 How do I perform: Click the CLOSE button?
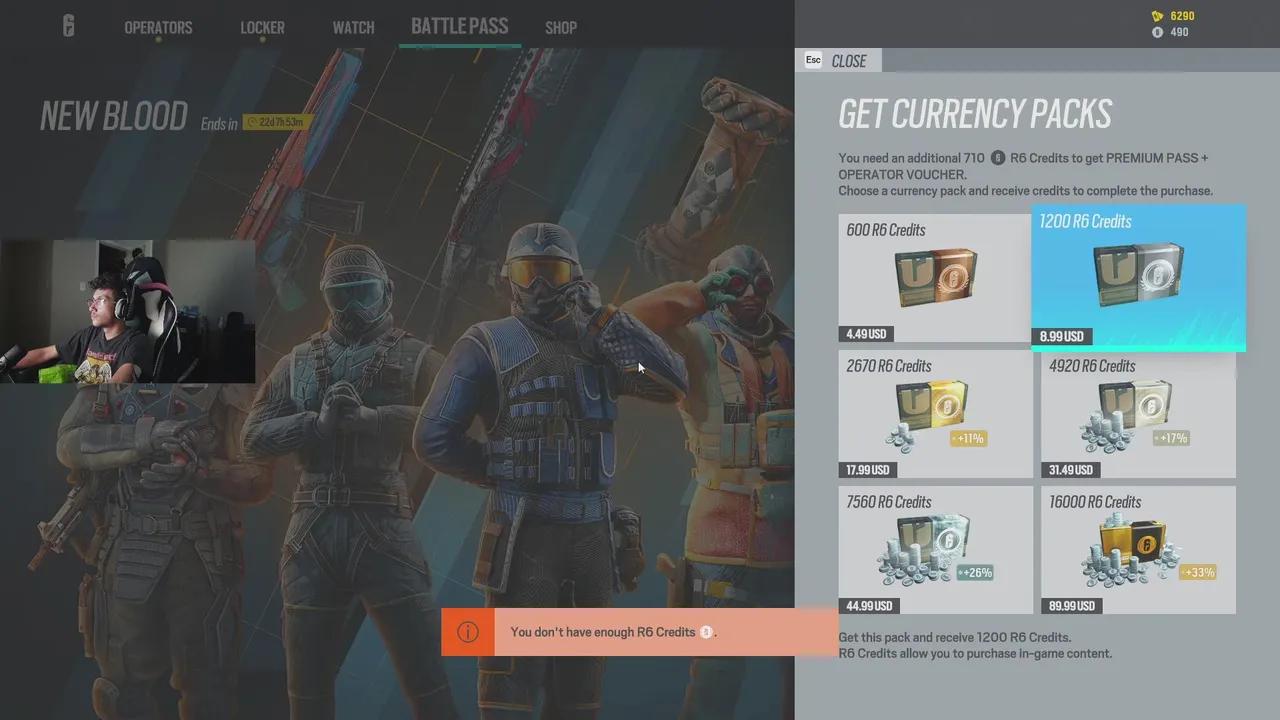pos(849,61)
